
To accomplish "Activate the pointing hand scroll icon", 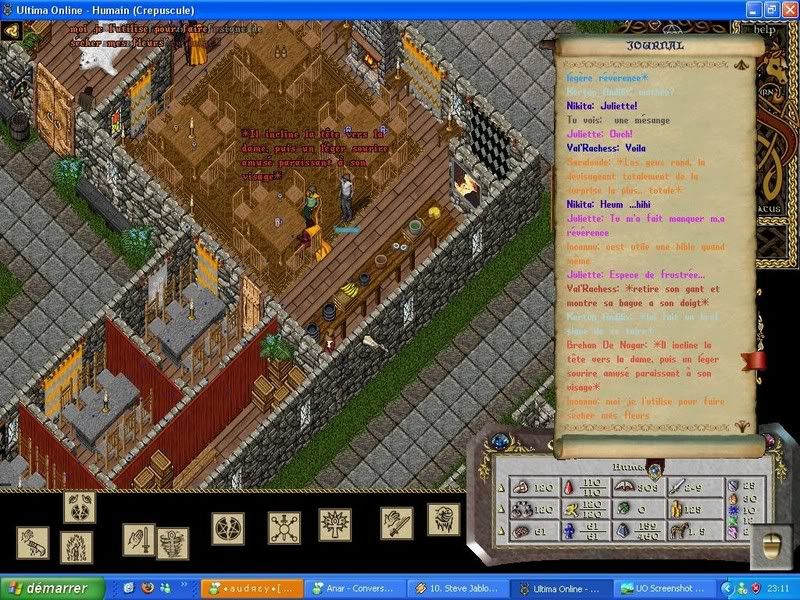I will pyautogui.click(x=32, y=543).
